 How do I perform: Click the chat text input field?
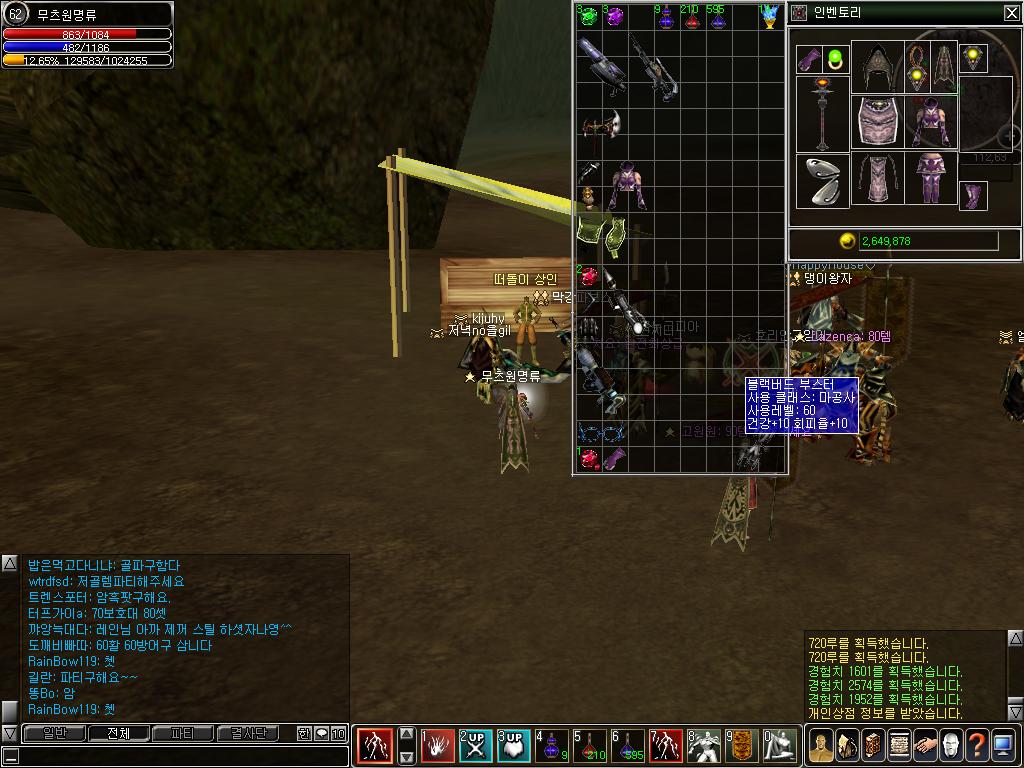[175, 756]
